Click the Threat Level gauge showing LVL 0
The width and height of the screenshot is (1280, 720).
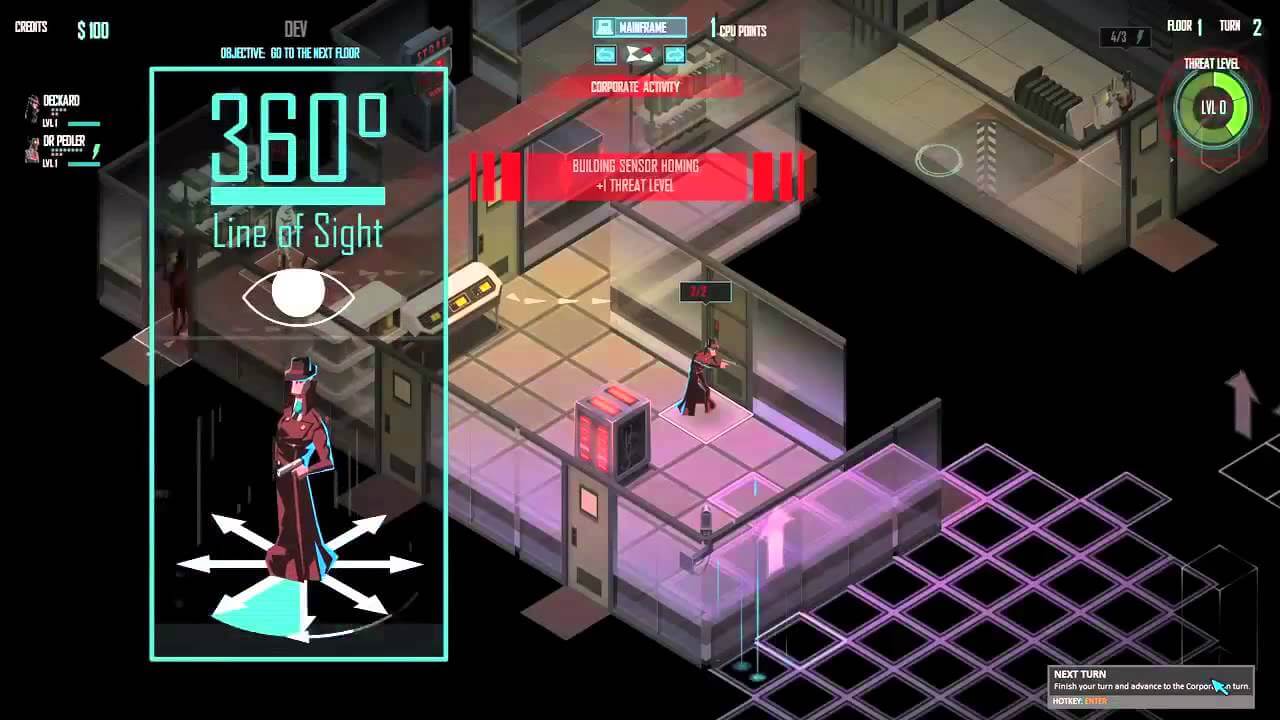coord(1212,106)
